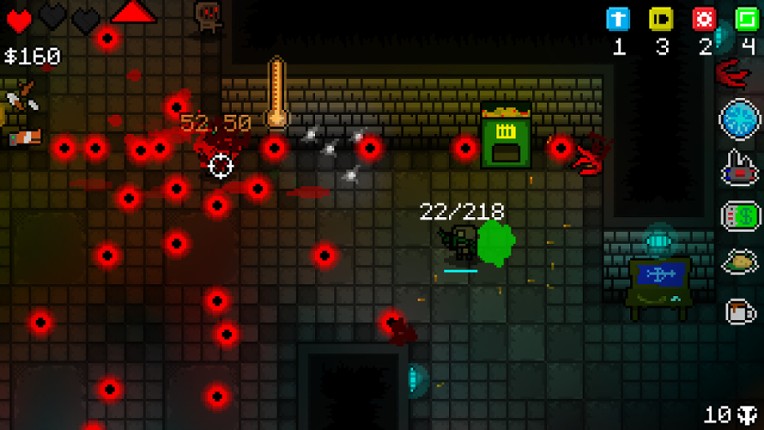Select the food plate item icon

(740, 263)
